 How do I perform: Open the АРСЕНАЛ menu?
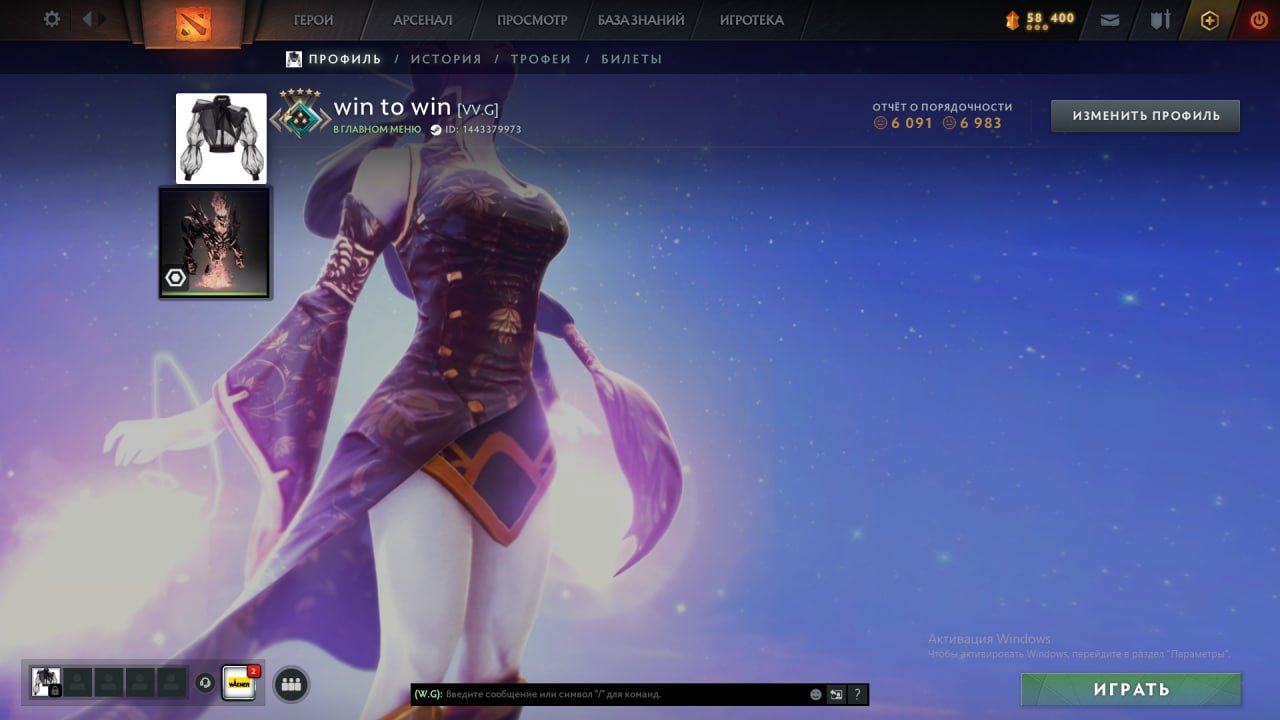click(x=422, y=20)
